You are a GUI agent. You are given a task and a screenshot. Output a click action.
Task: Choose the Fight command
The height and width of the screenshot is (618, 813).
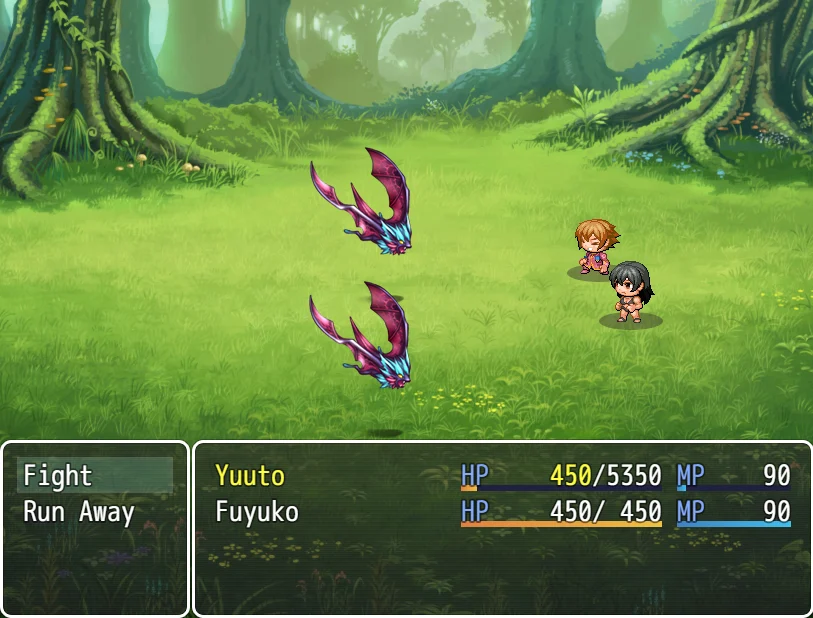click(94, 476)
